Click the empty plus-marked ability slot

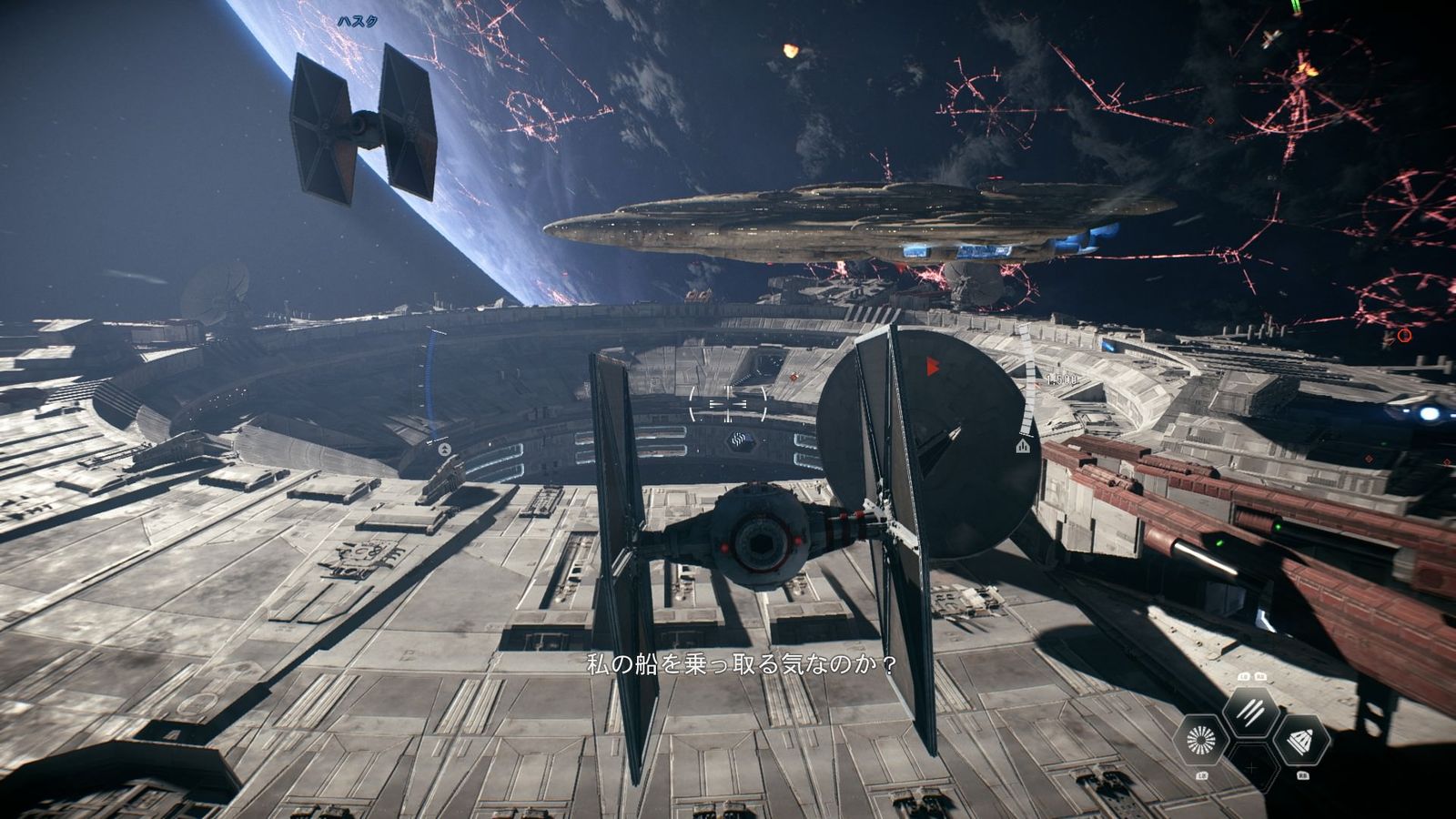click(1251, 768)
